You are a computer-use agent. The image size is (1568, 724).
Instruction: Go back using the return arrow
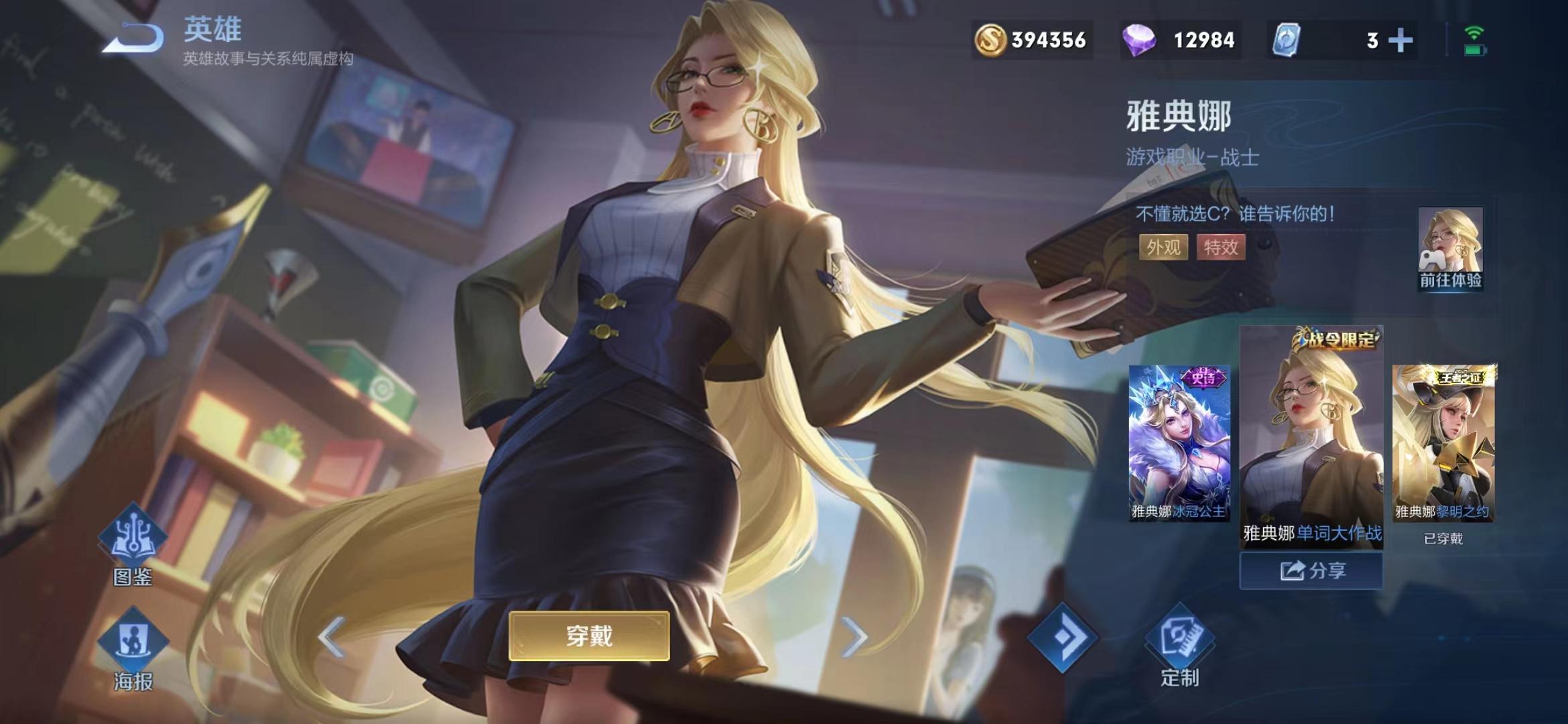[134, 38]
